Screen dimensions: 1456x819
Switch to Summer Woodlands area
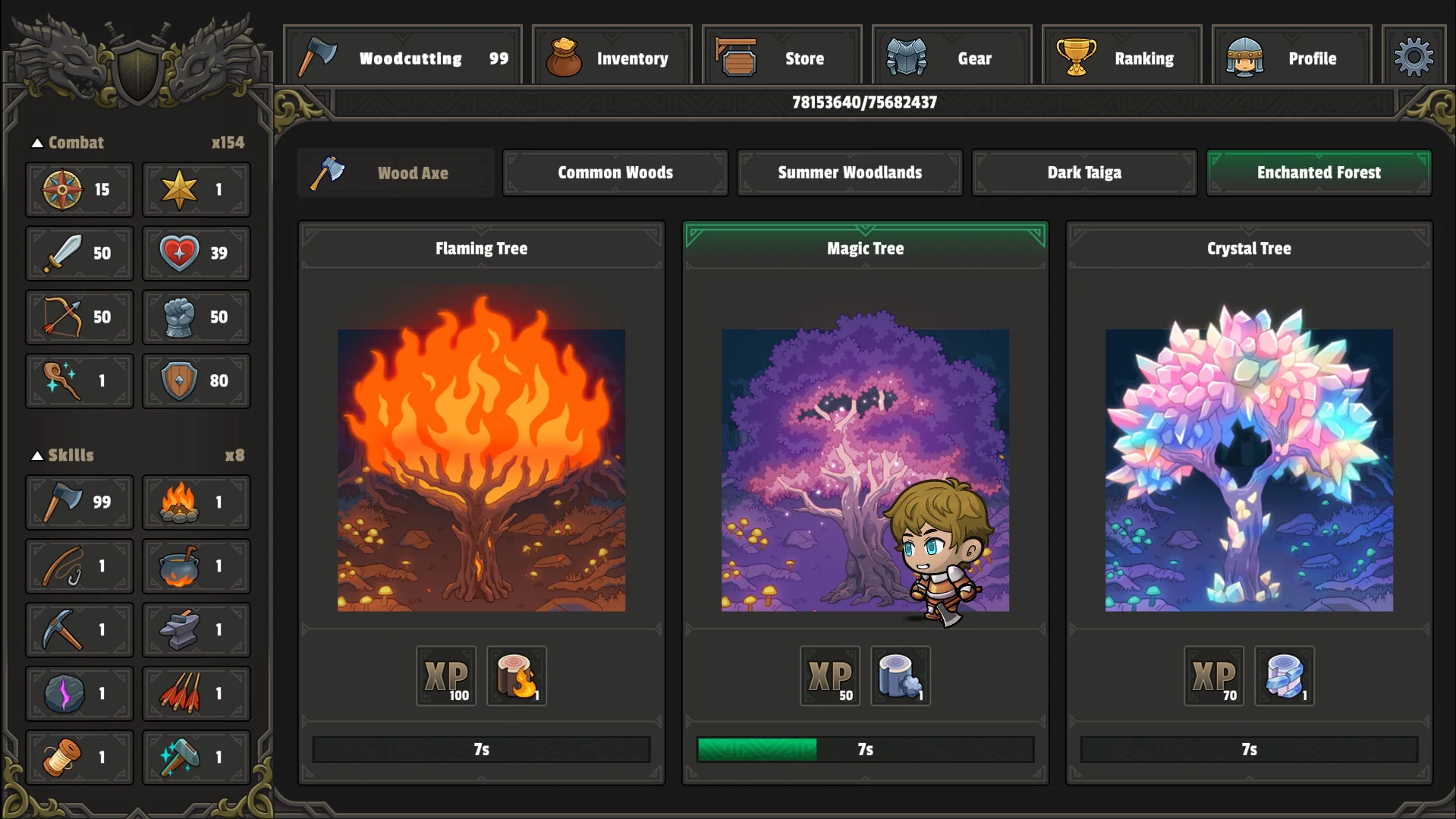pos(850,173)
